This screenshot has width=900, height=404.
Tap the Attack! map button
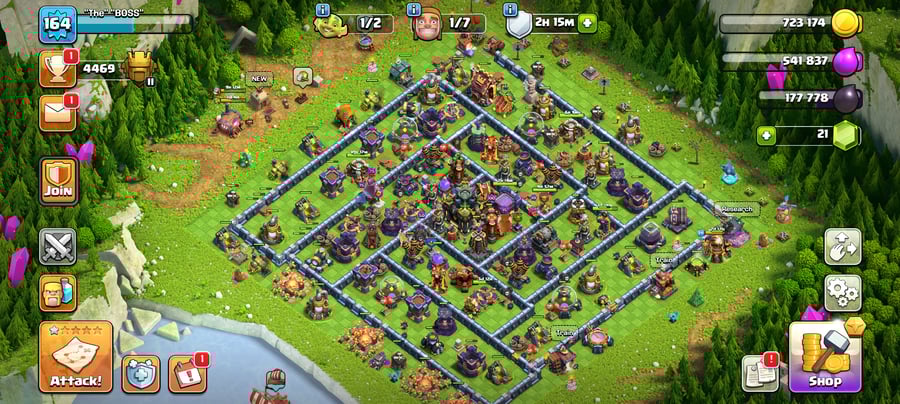75,356
